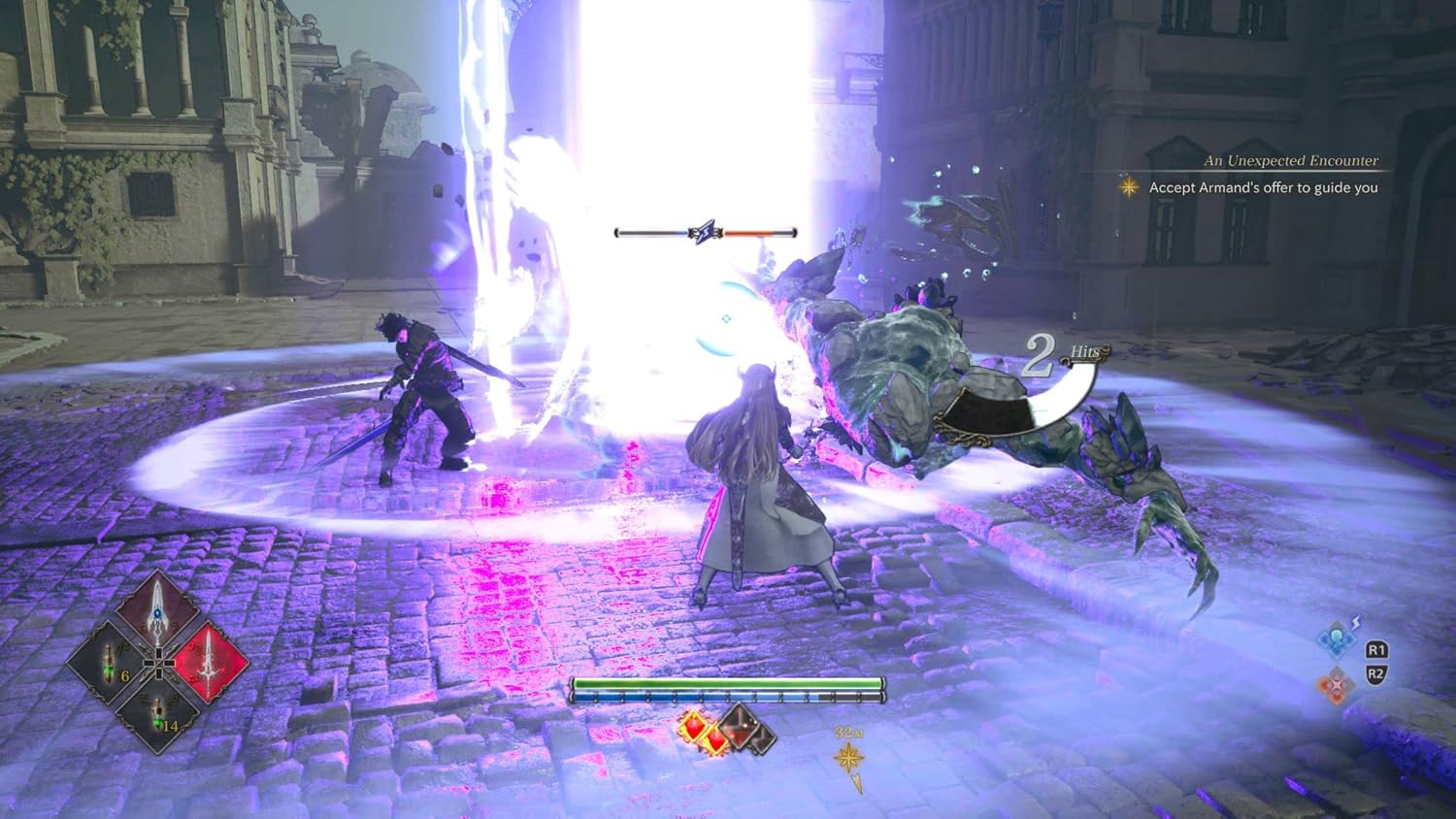This screenshot has width=1456, height=819.
Task: Open the An Unexpected Encounter quest tracker
Action: click(x=1290, y=161)
